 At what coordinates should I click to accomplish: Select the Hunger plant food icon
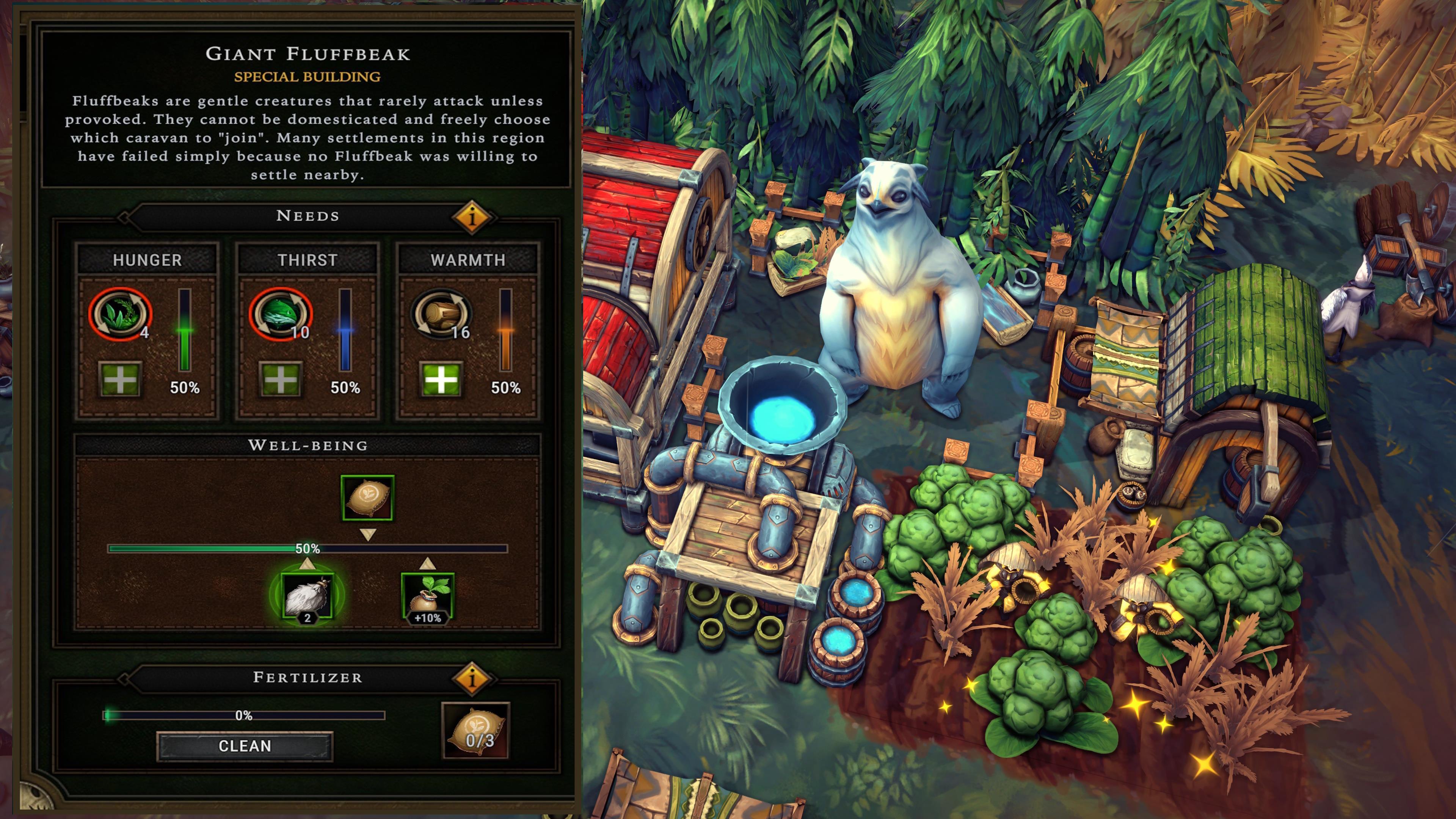(x=120, y=314)
